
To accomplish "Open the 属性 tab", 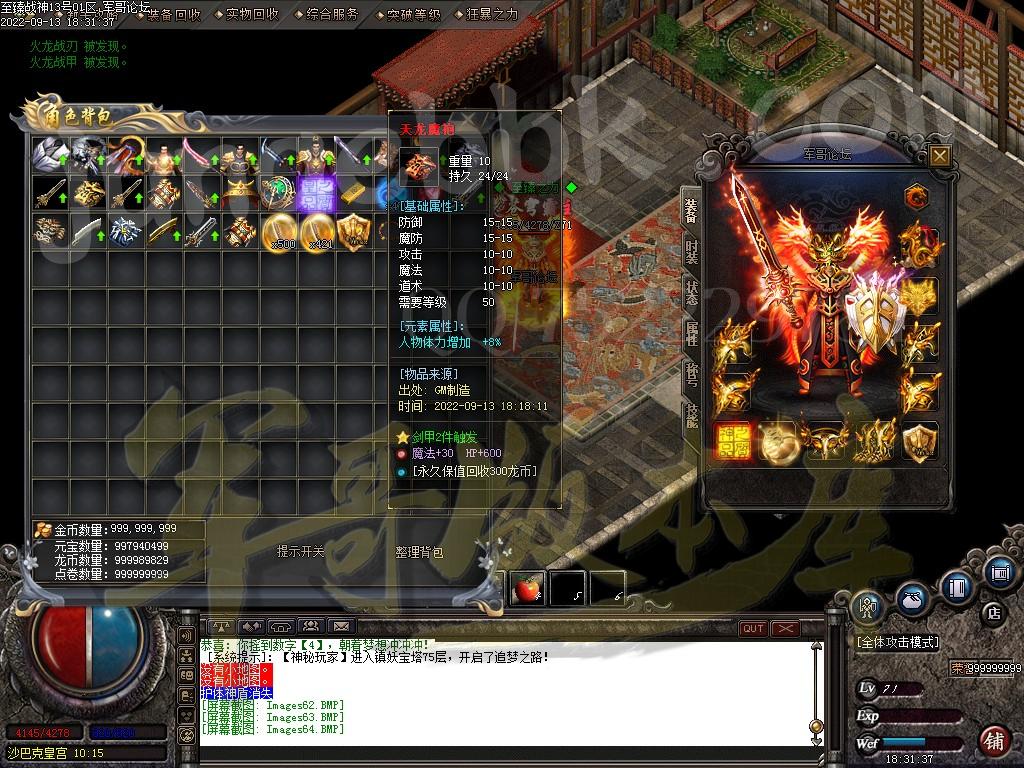I will click(692, 335).
